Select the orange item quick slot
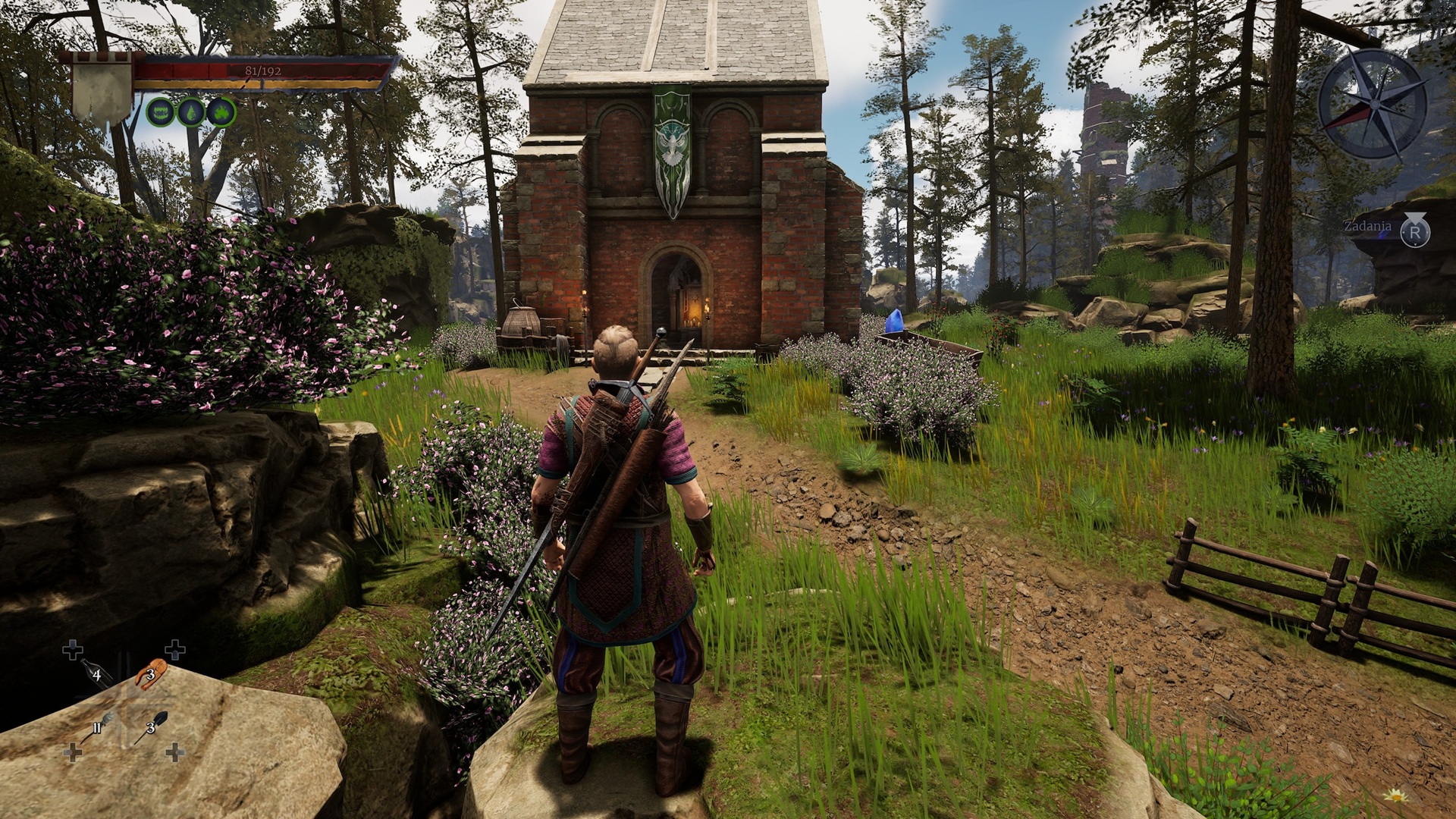The image size is (1456, 819). [x=152, y=672]
